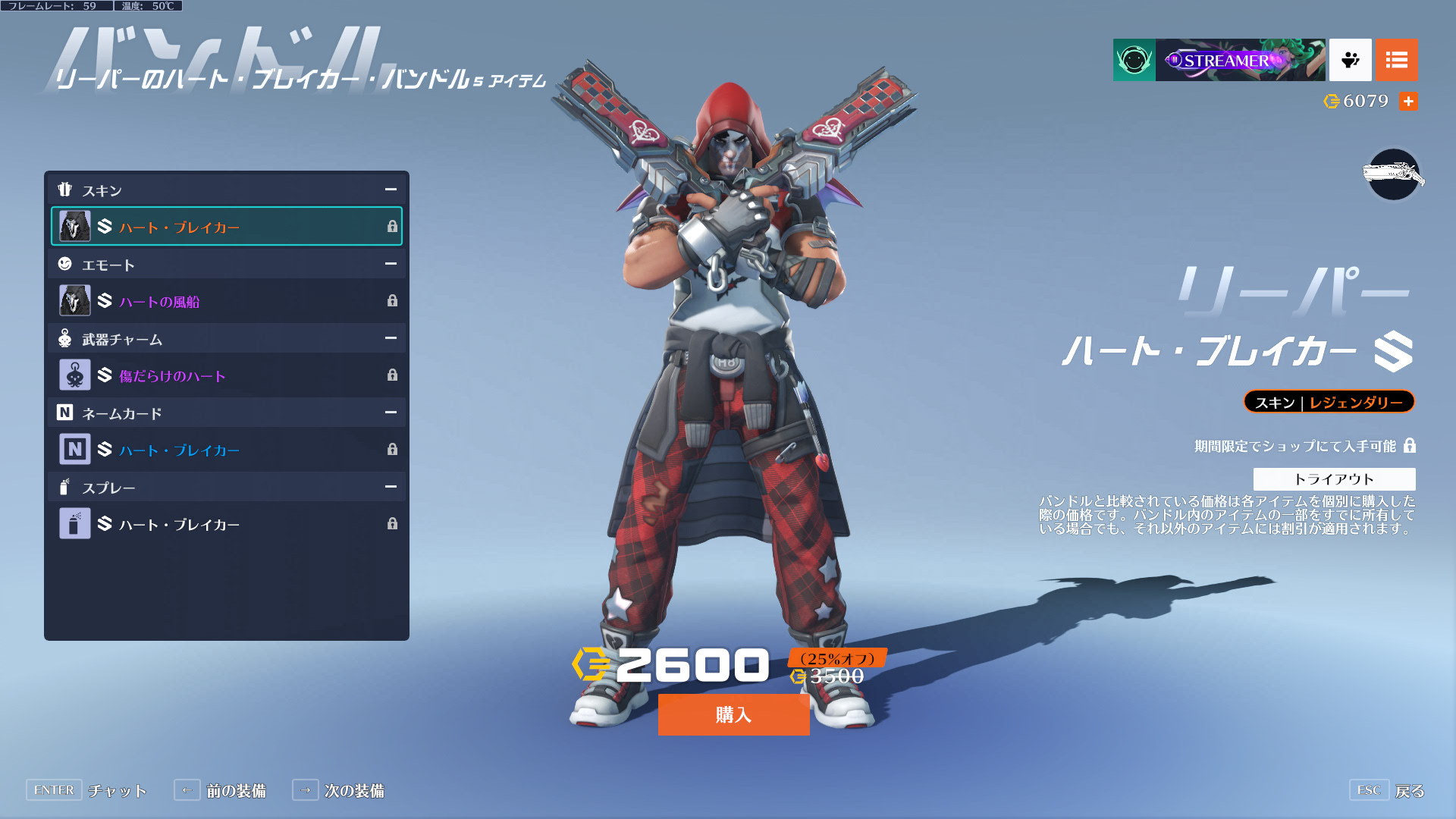
Task: Select the 傷だらけのハート weapon charm
Action: pos(226,375)
